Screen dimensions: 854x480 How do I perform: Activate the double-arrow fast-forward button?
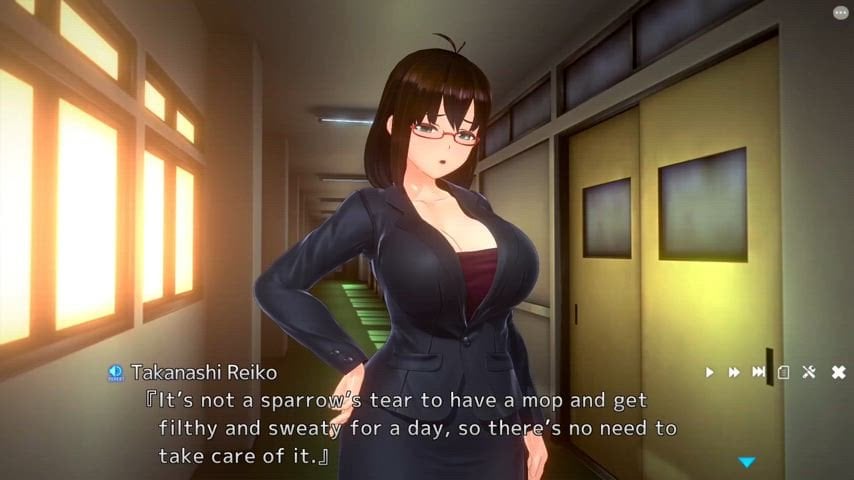734,372
